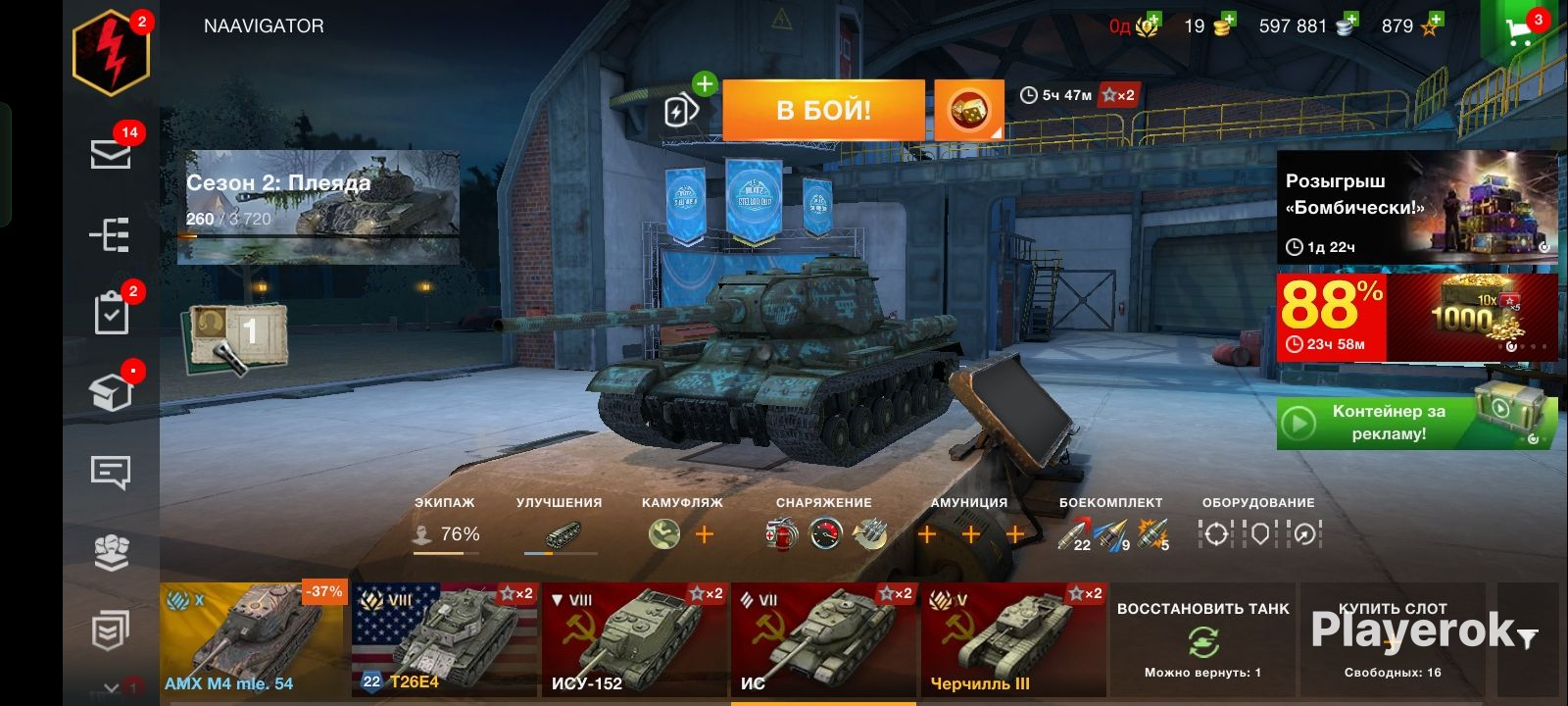This screenshot has height=706, width=1568.
Task: Click Восстановить танк restore button
Action: point(1202,639)
